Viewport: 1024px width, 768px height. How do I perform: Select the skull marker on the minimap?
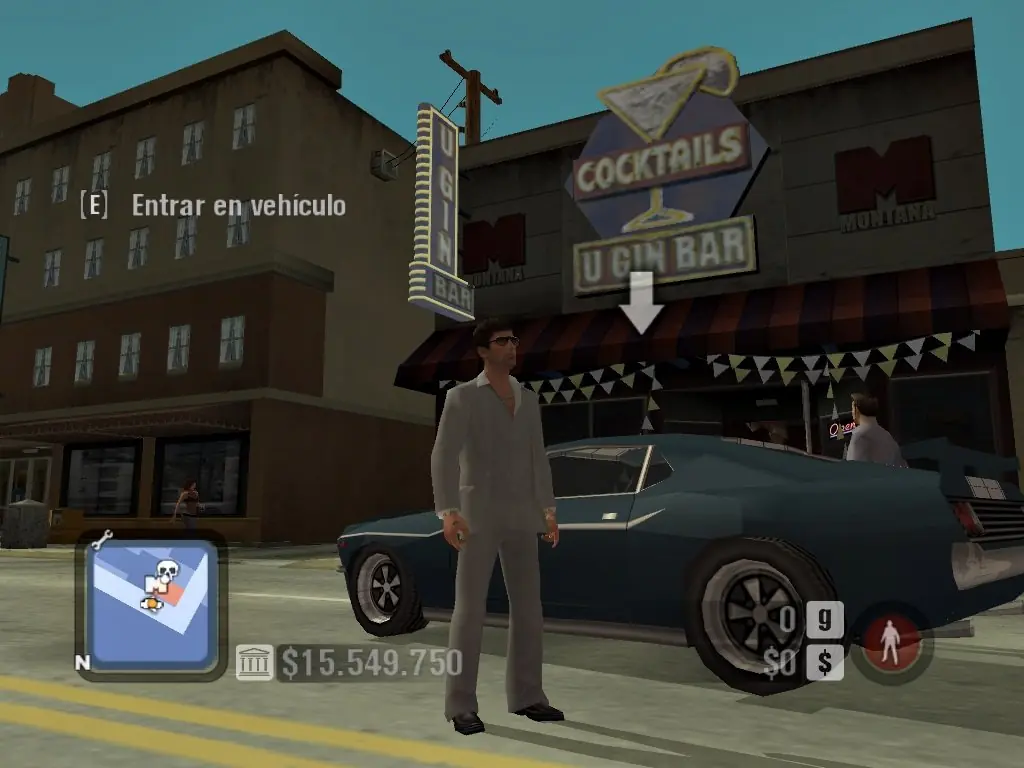[x=167, y=573]
